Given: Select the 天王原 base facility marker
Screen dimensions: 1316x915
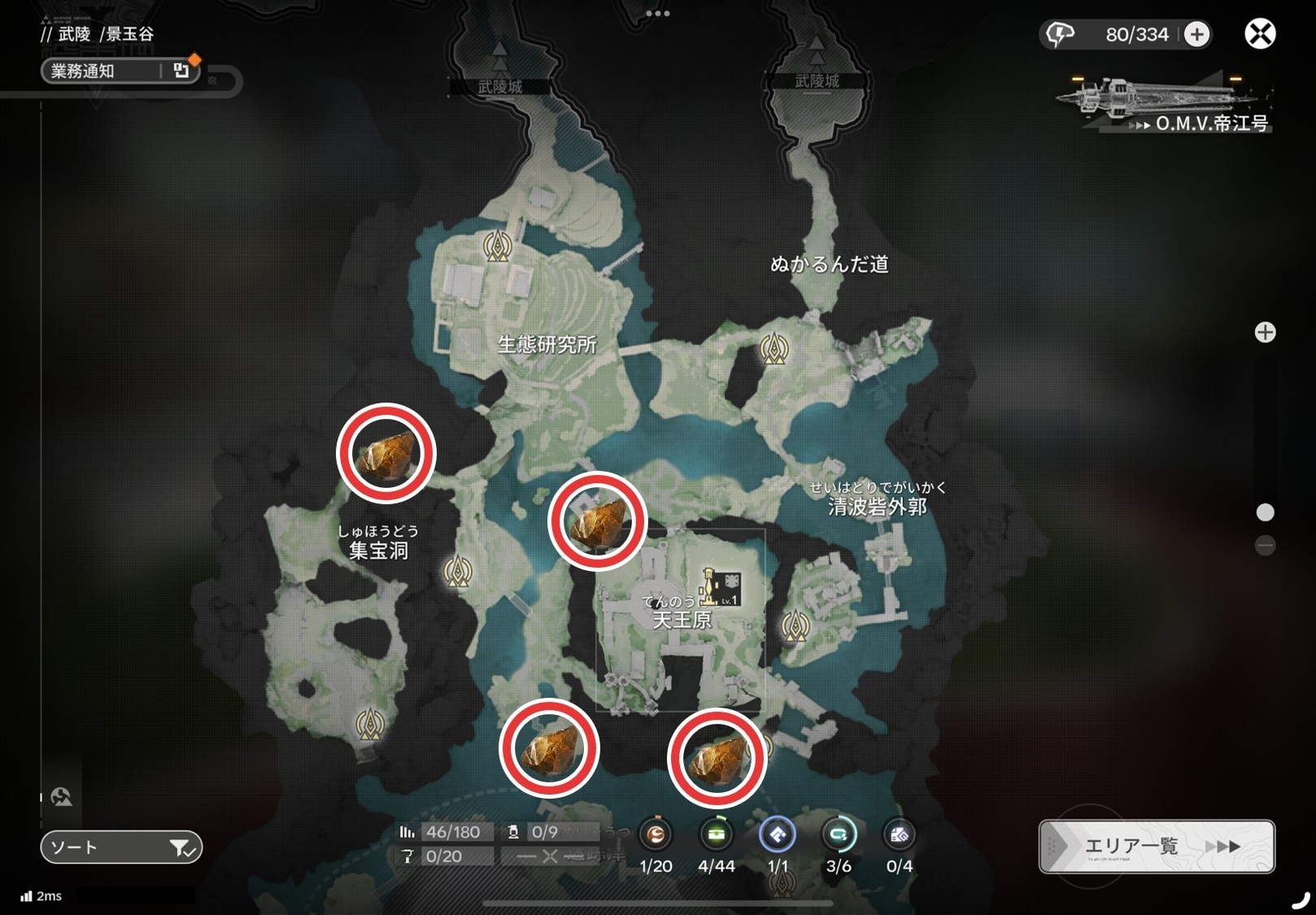Looking at the screenshot, I should pos(719,587).
